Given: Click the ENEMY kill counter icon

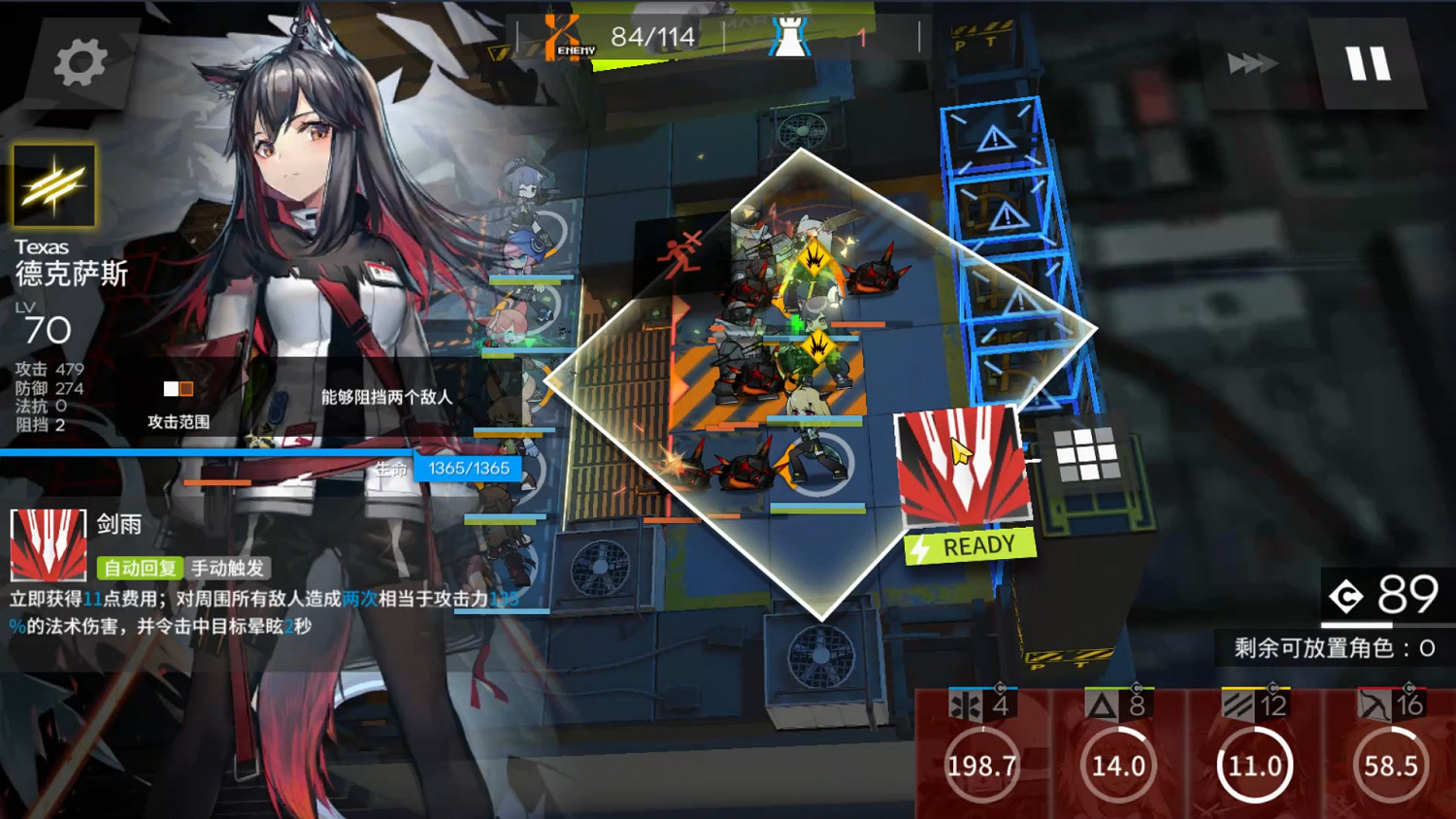Looking at the screenshot, I should pos(564,37).
